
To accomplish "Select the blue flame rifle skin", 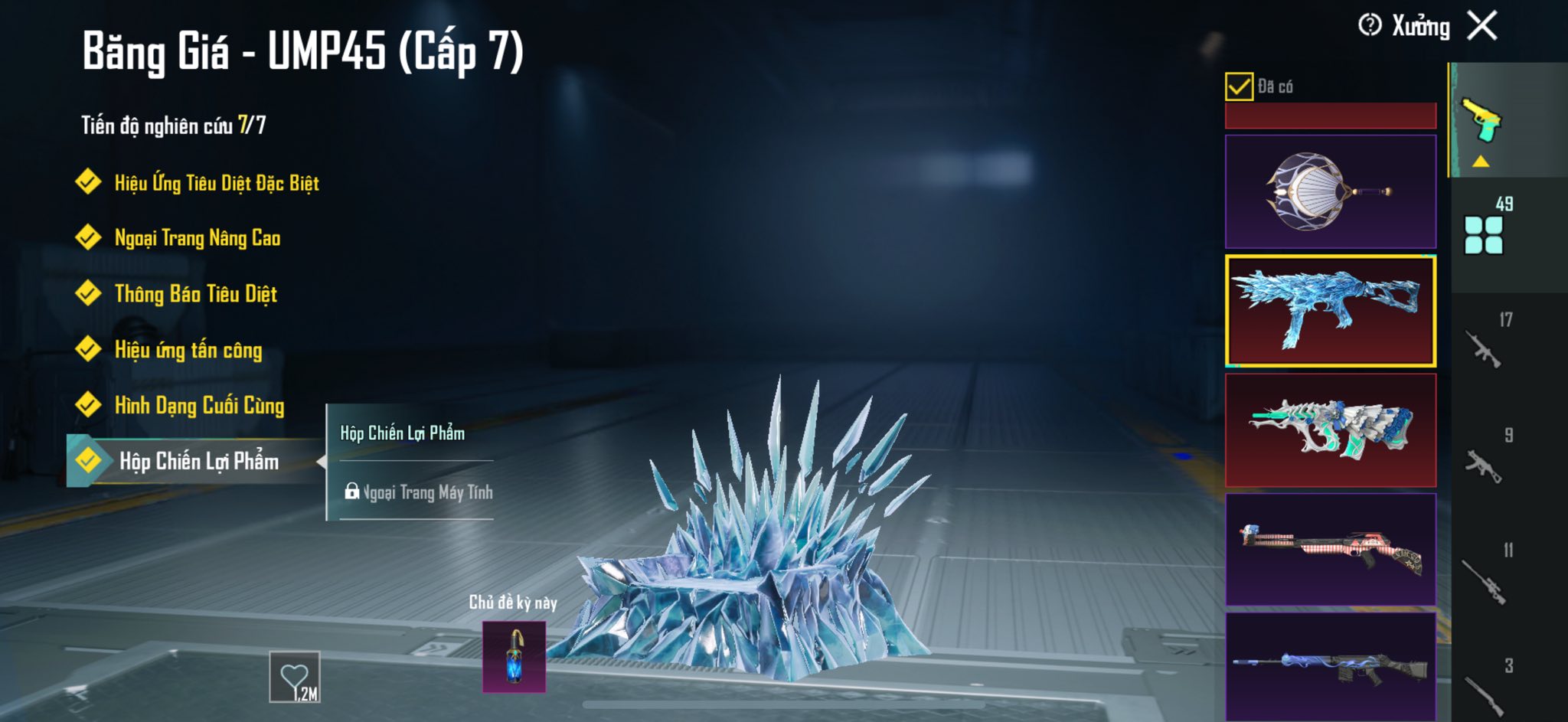I will (x=1330, y=665).
